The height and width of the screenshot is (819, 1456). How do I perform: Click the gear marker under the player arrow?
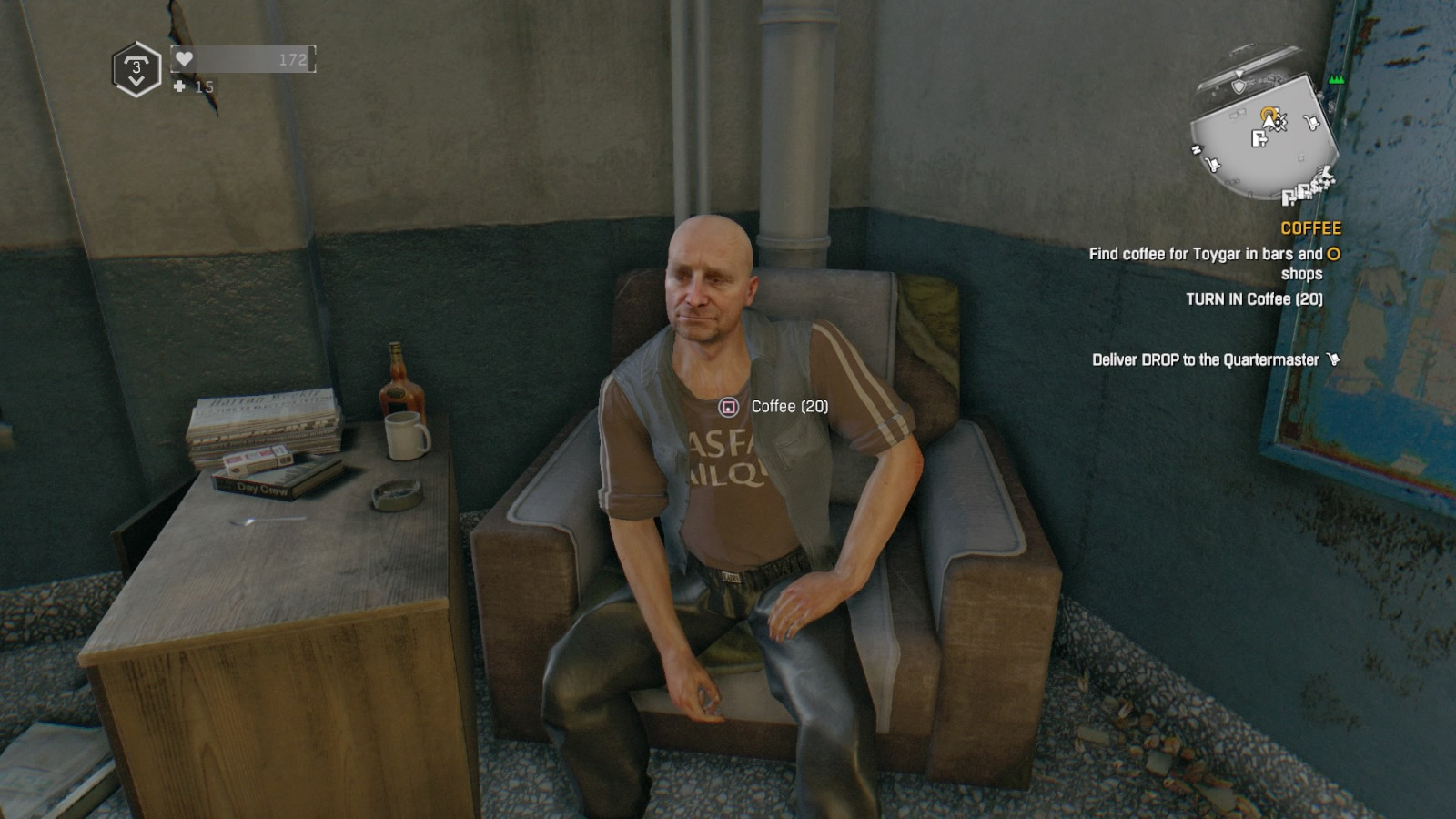point(1279,125)
